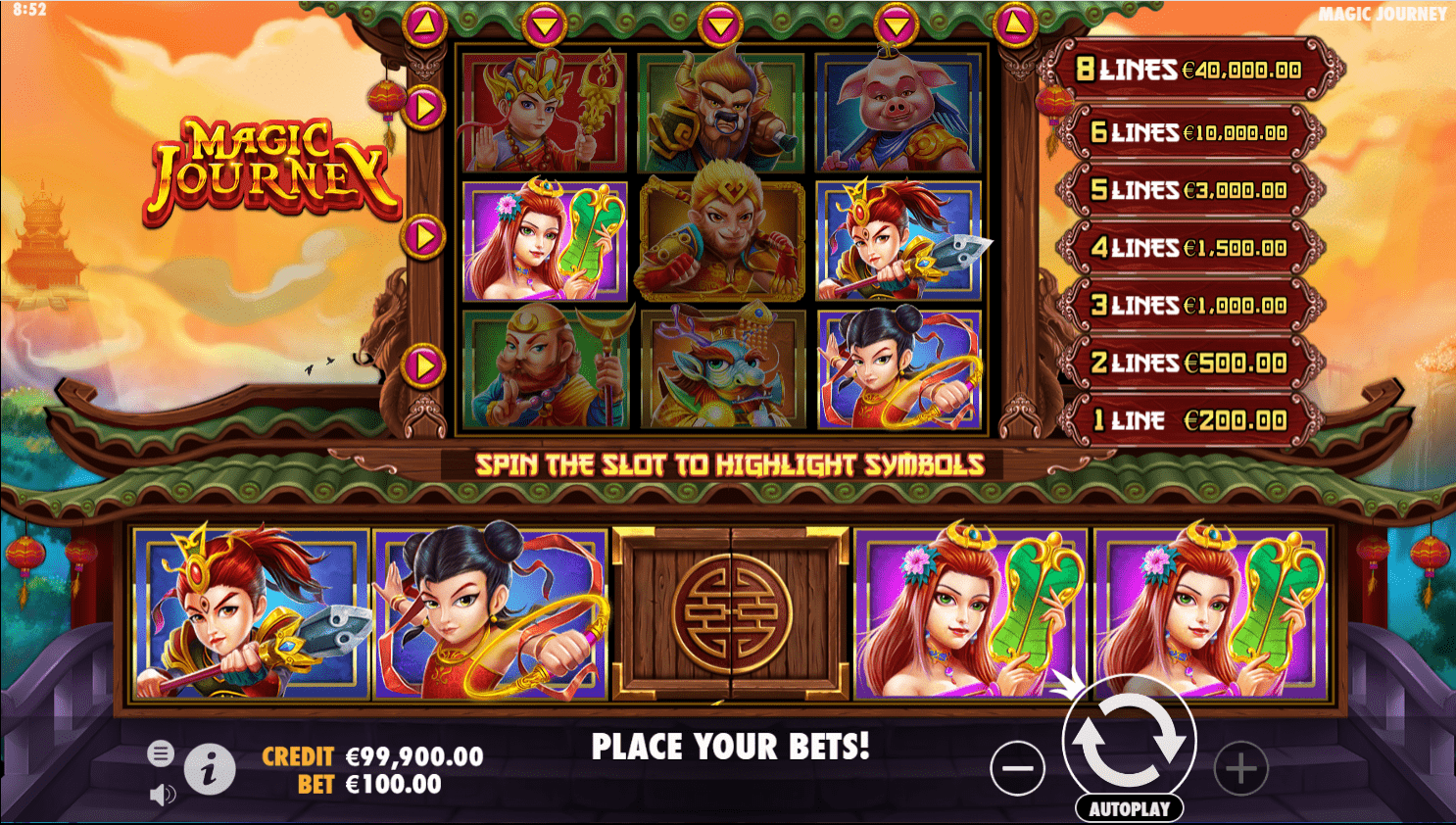Click the Monkey King symbol in the center reel

[720, 238]
